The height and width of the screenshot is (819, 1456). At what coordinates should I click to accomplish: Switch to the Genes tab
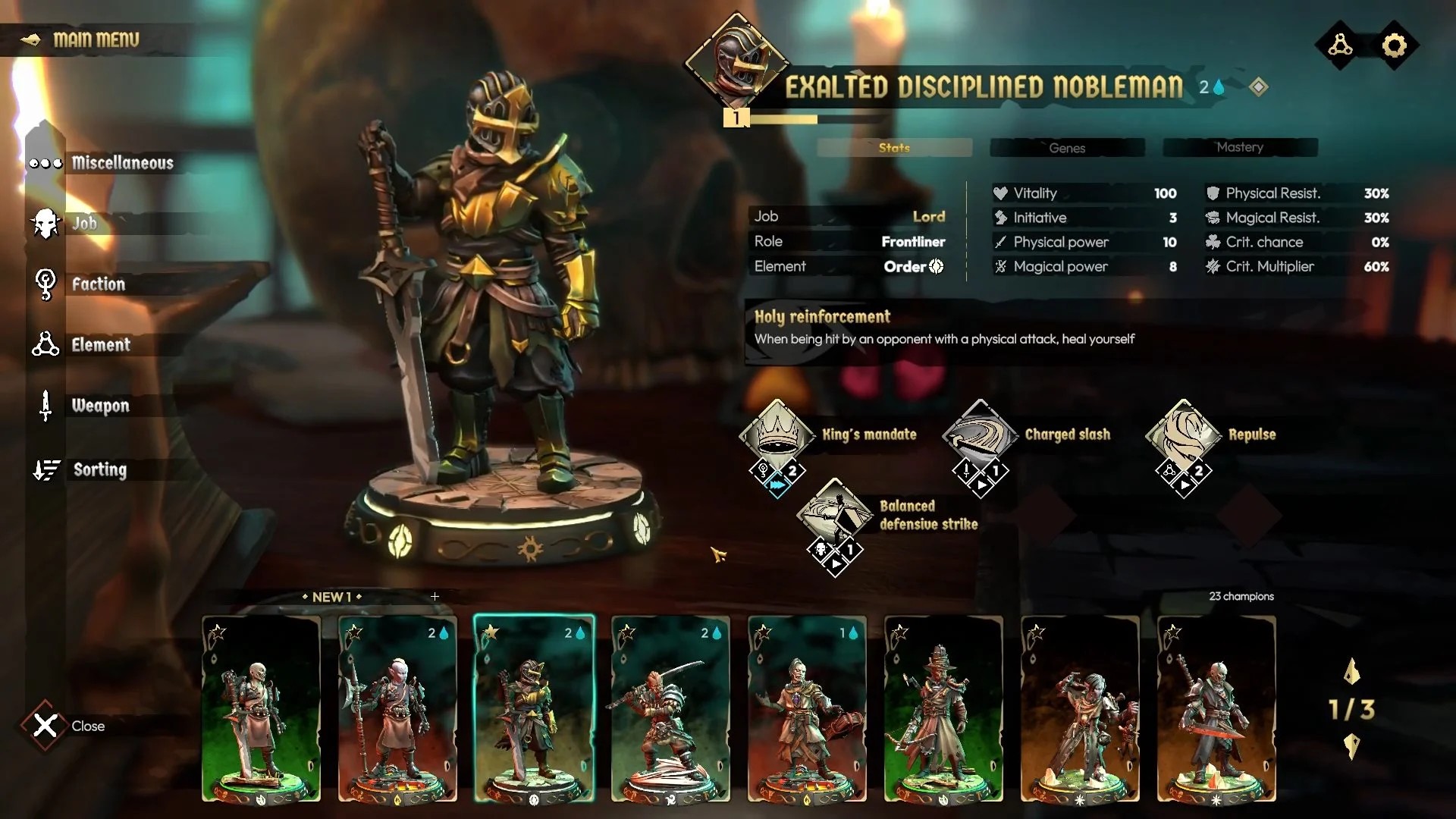(1067, 148)
